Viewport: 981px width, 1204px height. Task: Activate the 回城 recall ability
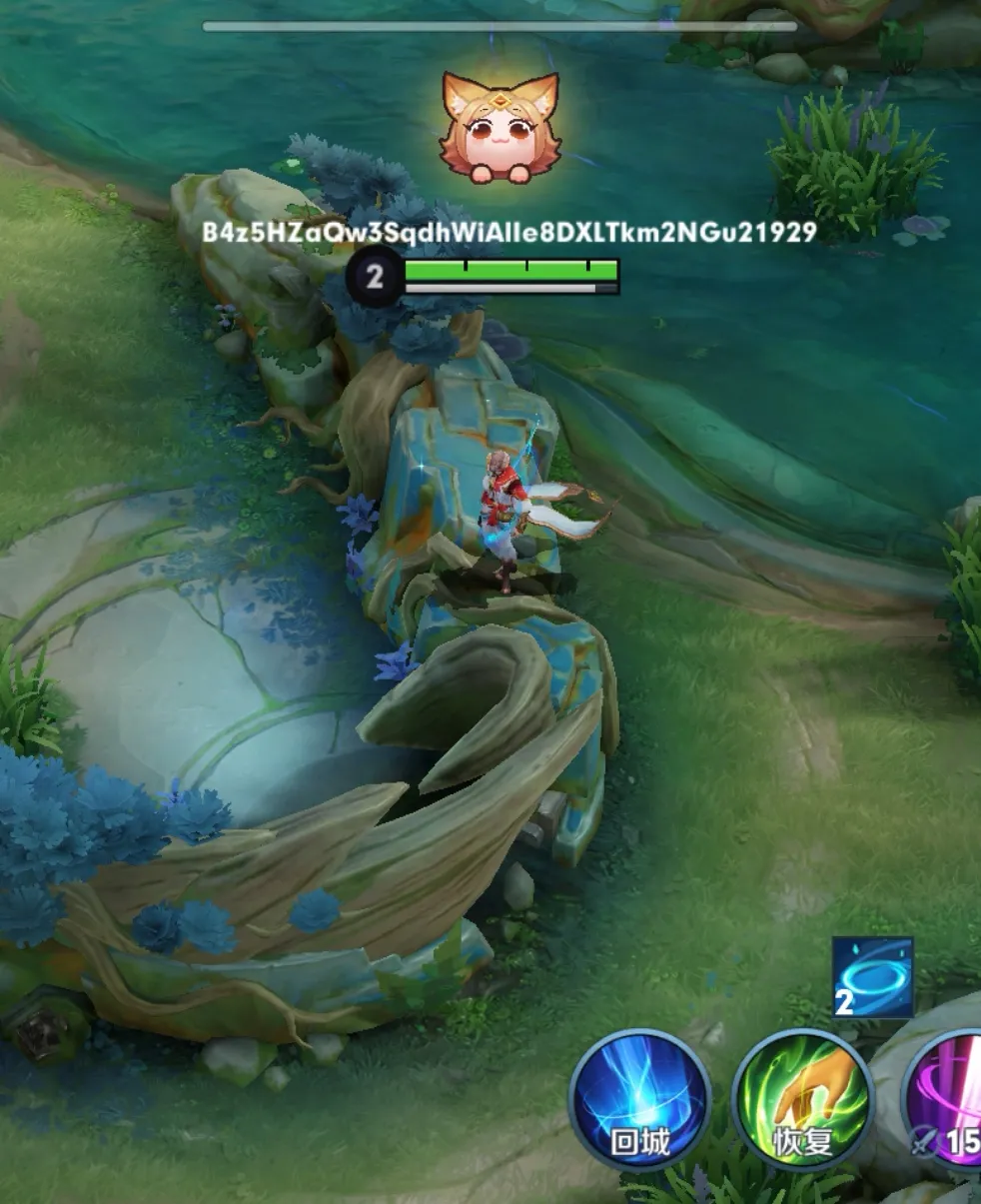pyautogui.click(x=639, y=1099)
